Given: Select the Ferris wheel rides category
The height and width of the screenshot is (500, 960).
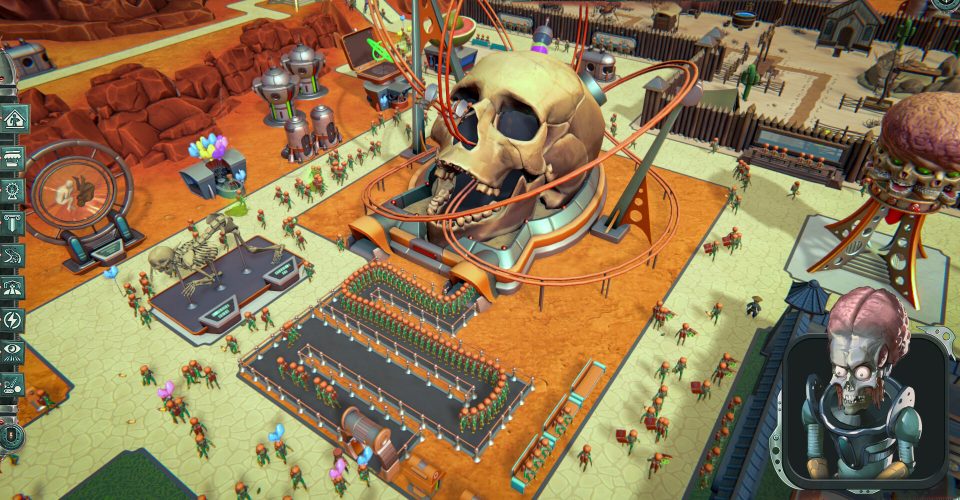Looking at the screenshot, I should (13, 189).
